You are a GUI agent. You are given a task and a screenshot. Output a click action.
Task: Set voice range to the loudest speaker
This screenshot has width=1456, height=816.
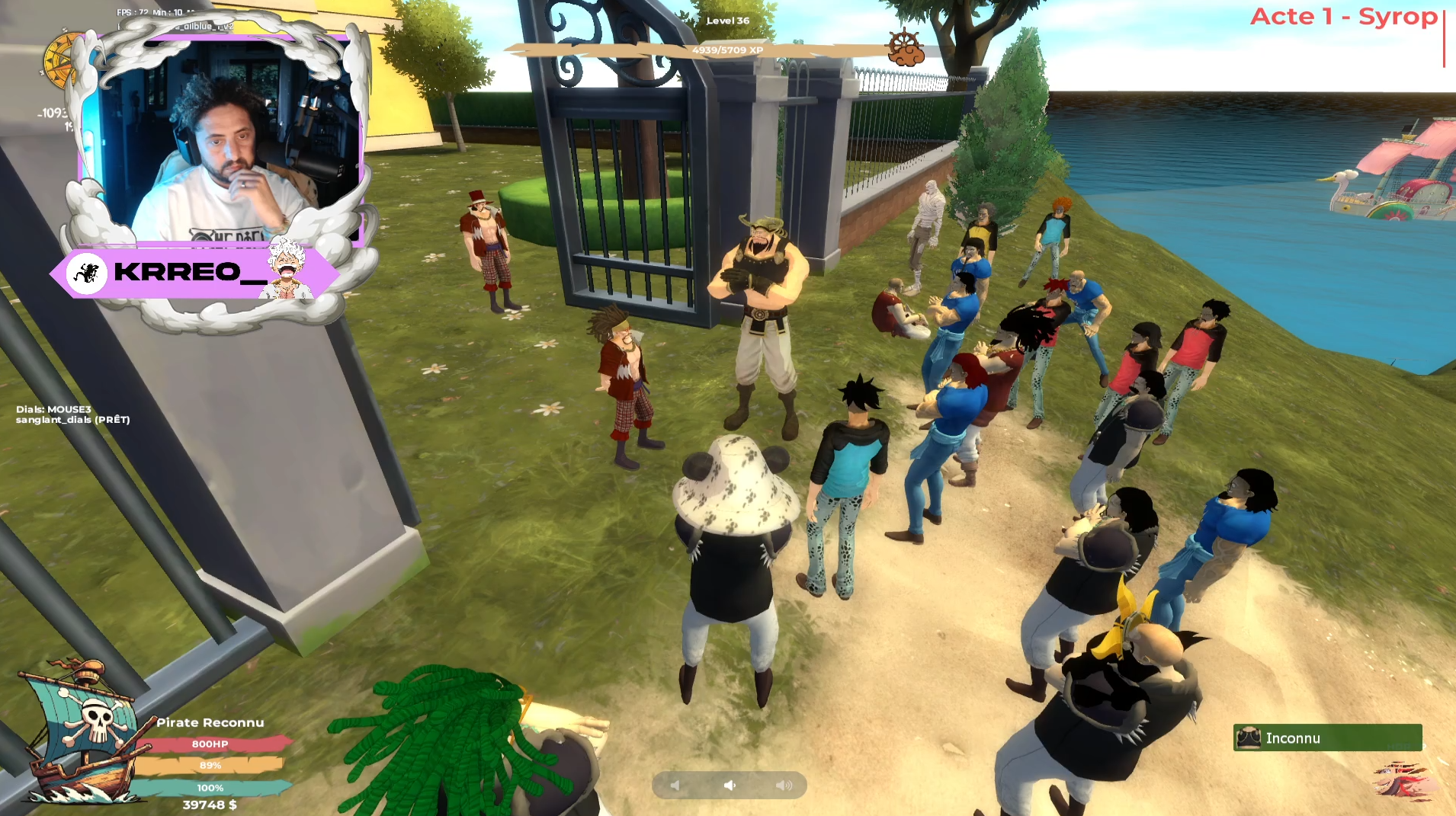click(784, 785)
